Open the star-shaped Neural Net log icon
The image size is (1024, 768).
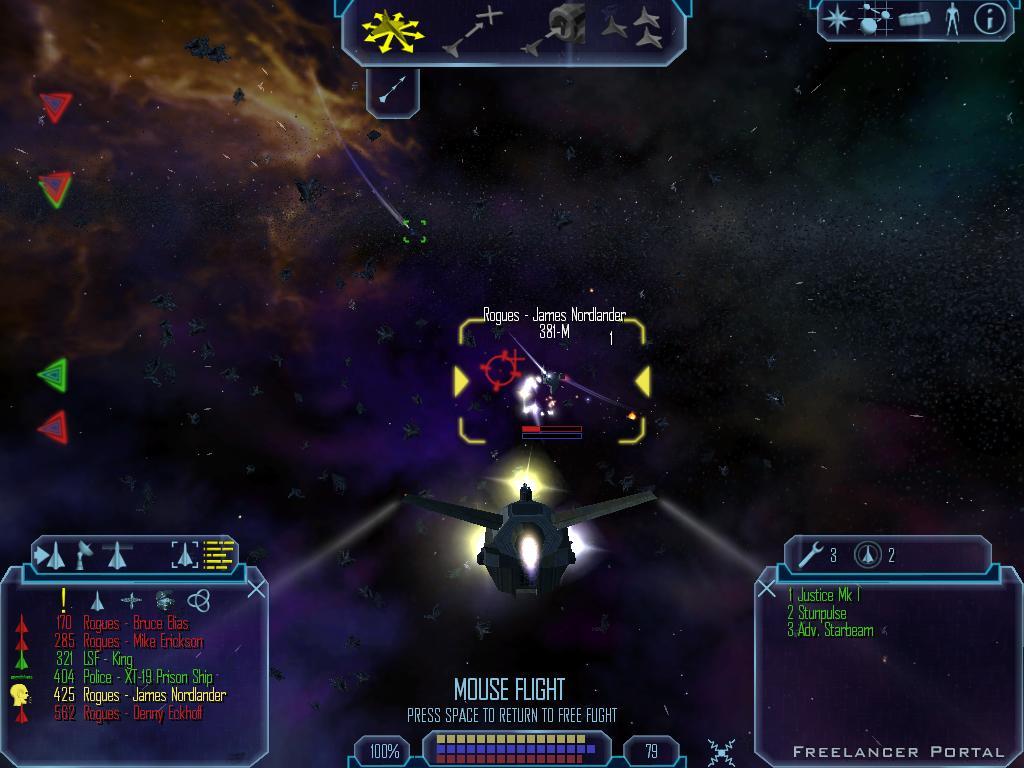pyautogui.click(x=838, y=19)
